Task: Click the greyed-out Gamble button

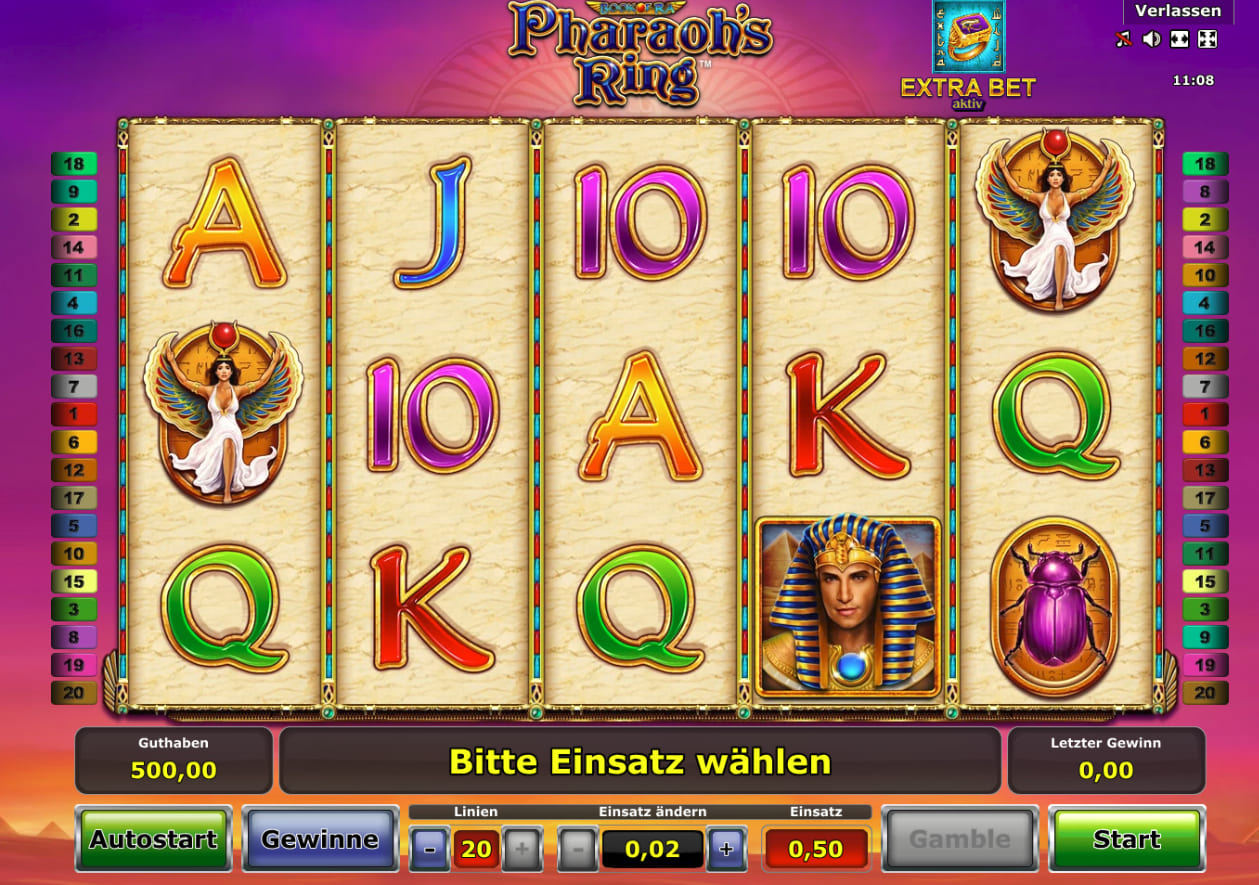Action: point(959,839)
